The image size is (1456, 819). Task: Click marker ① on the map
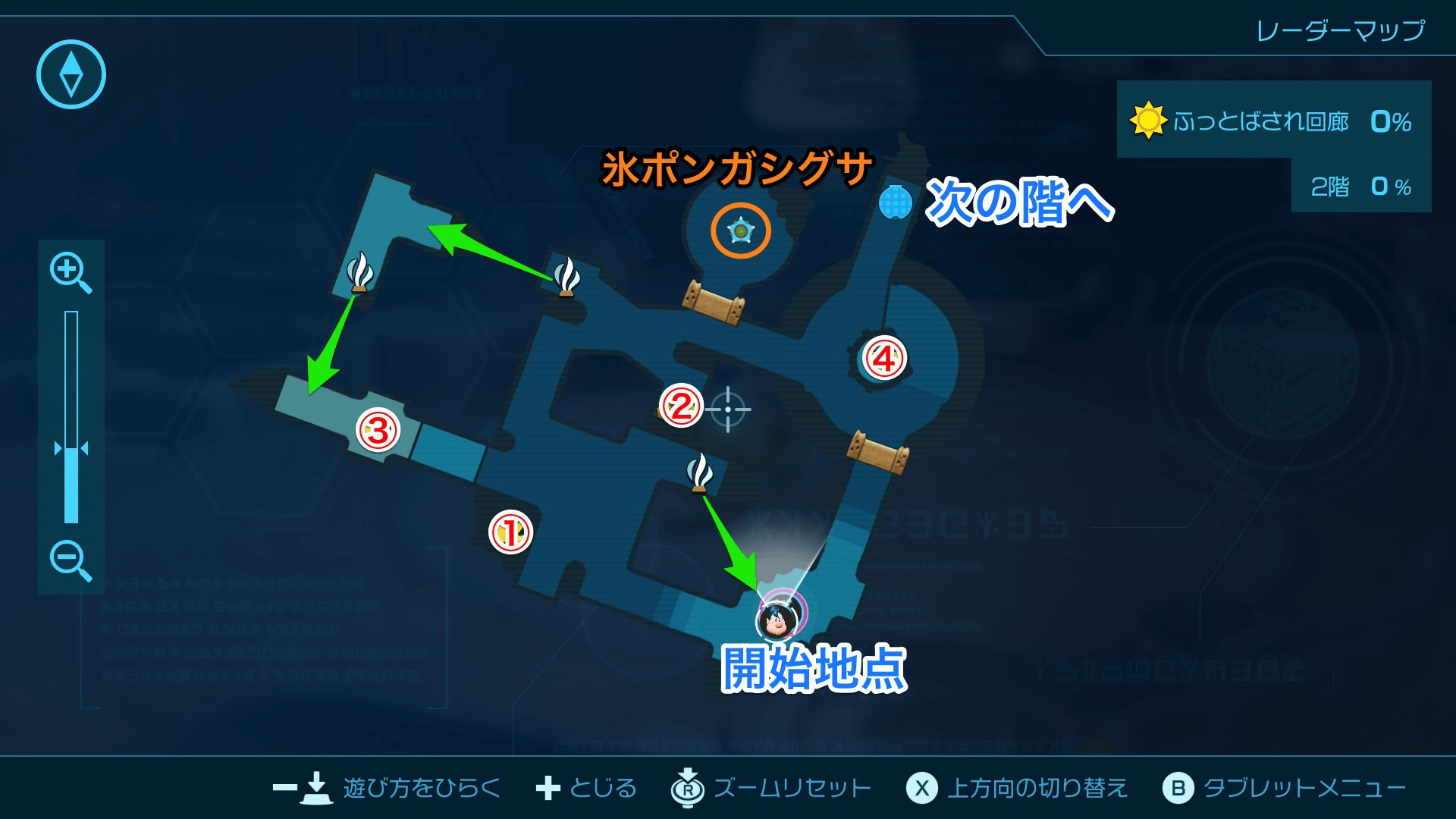(510, 532)
